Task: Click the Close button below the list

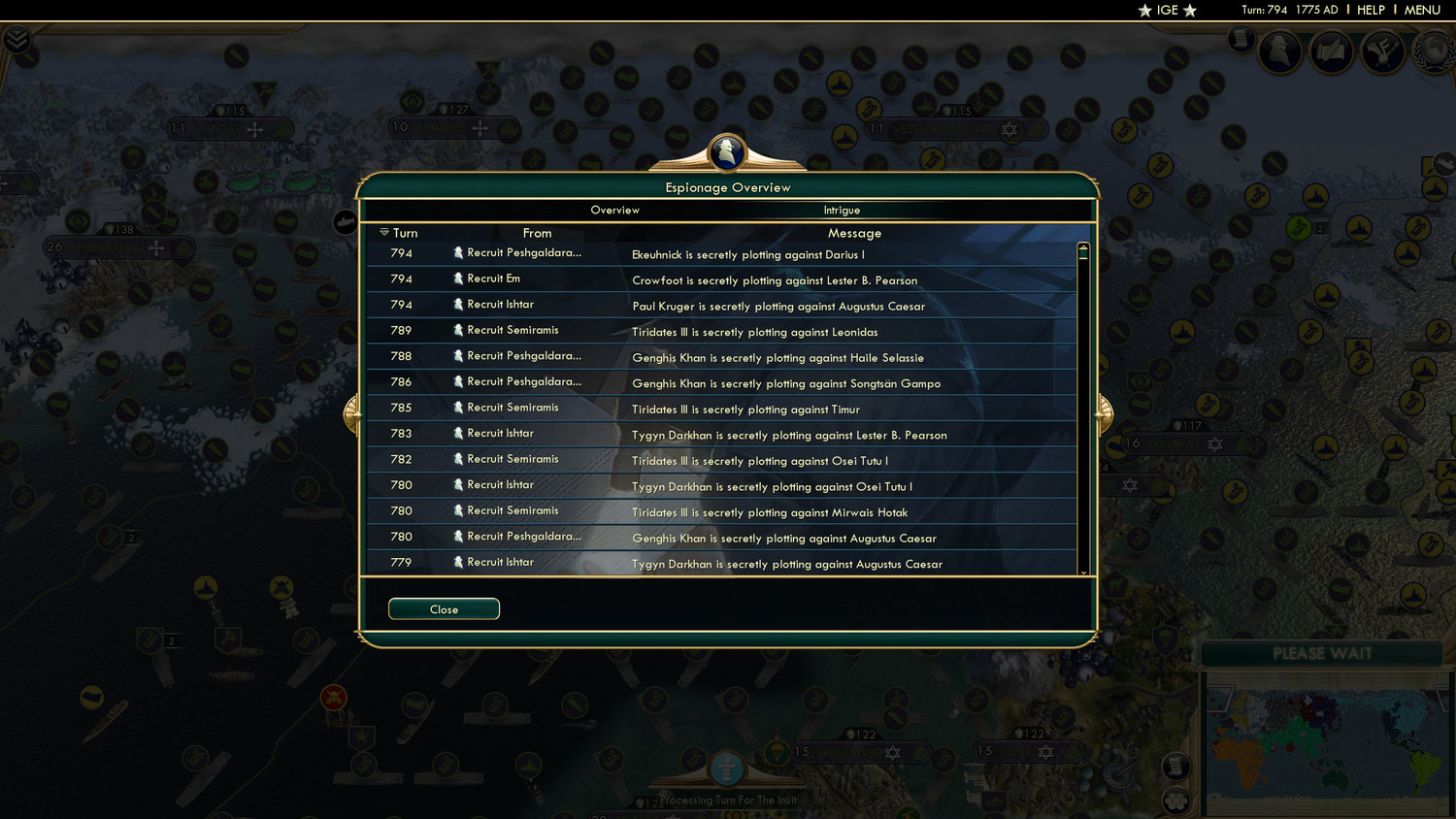Action: 444,608
